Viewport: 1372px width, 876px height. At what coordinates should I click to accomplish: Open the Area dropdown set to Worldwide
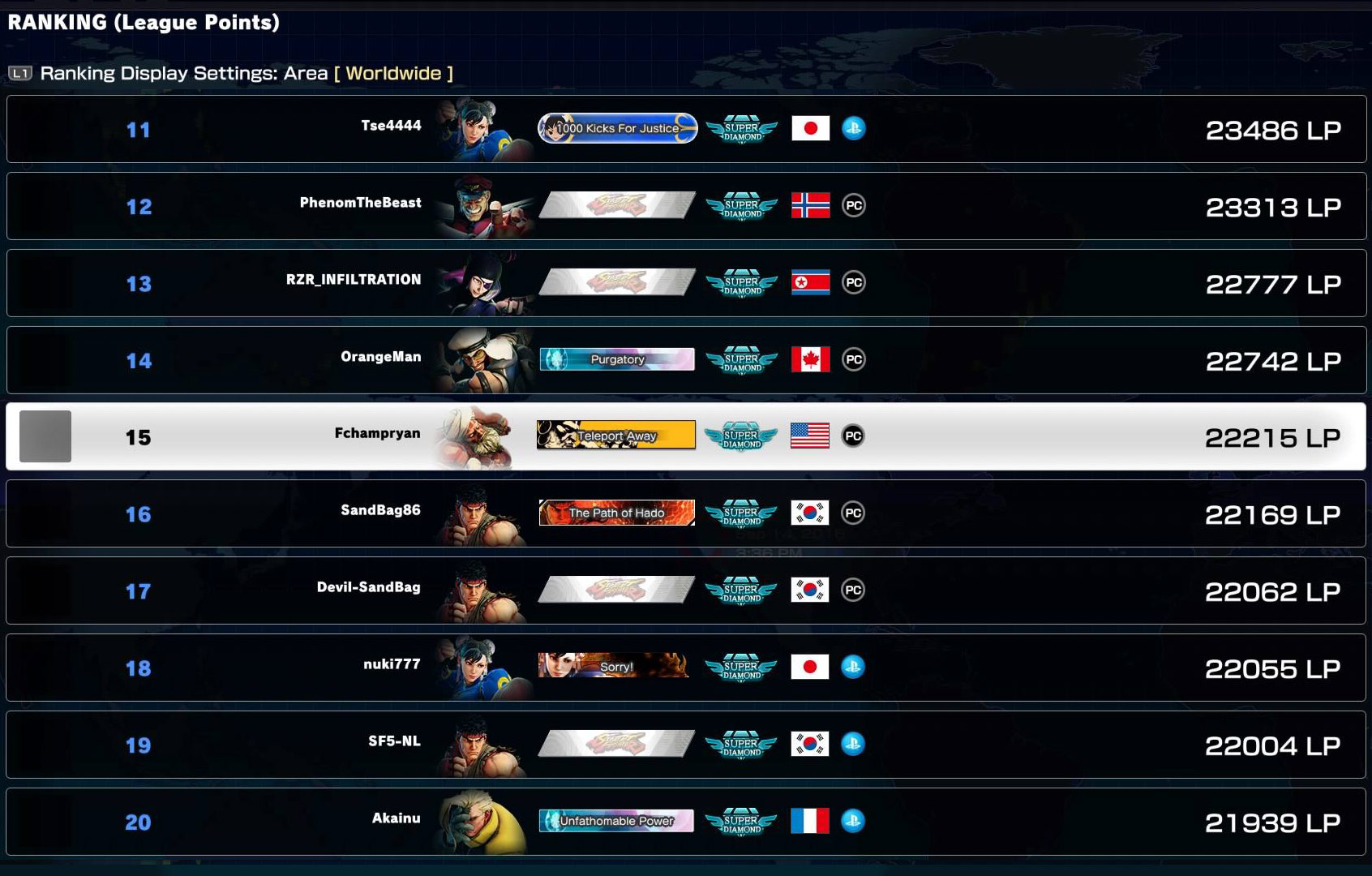(x=394, y=72)
